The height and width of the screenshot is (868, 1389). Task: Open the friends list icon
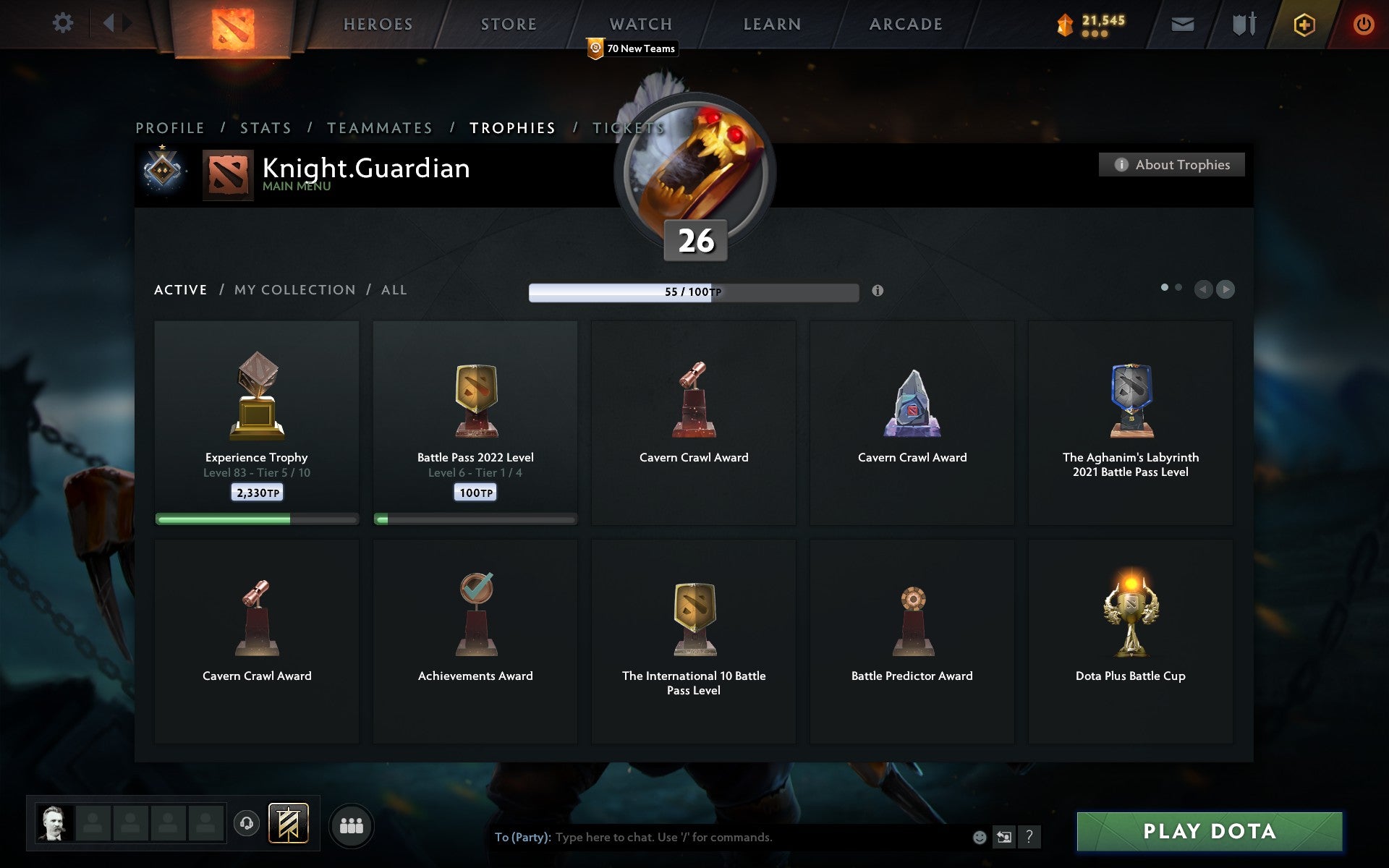[352, 825]
